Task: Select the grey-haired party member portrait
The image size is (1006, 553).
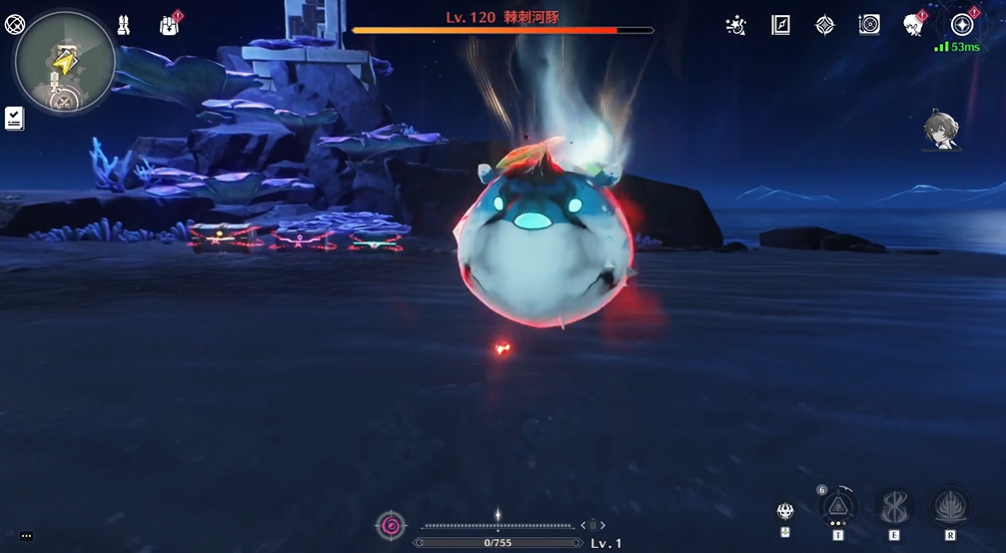Action: (940, 131)
